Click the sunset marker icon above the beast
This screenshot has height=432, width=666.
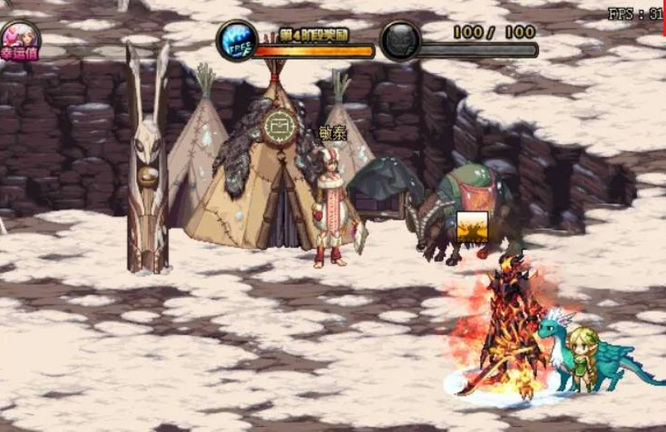pyautogui.click(x=472, y=227)
